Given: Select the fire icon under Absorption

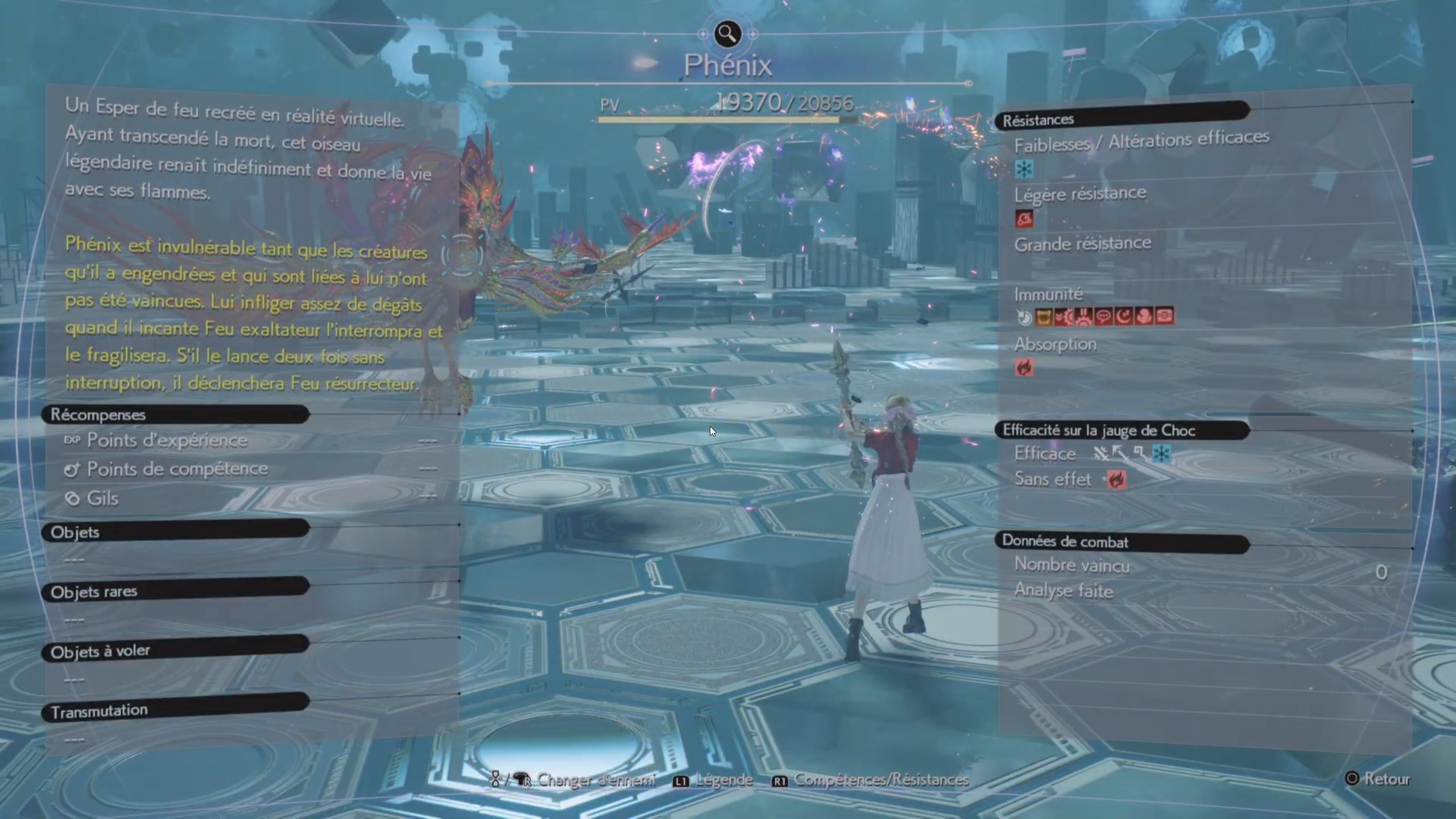Looking at the screenshot, I should [x=1024, y=368].
